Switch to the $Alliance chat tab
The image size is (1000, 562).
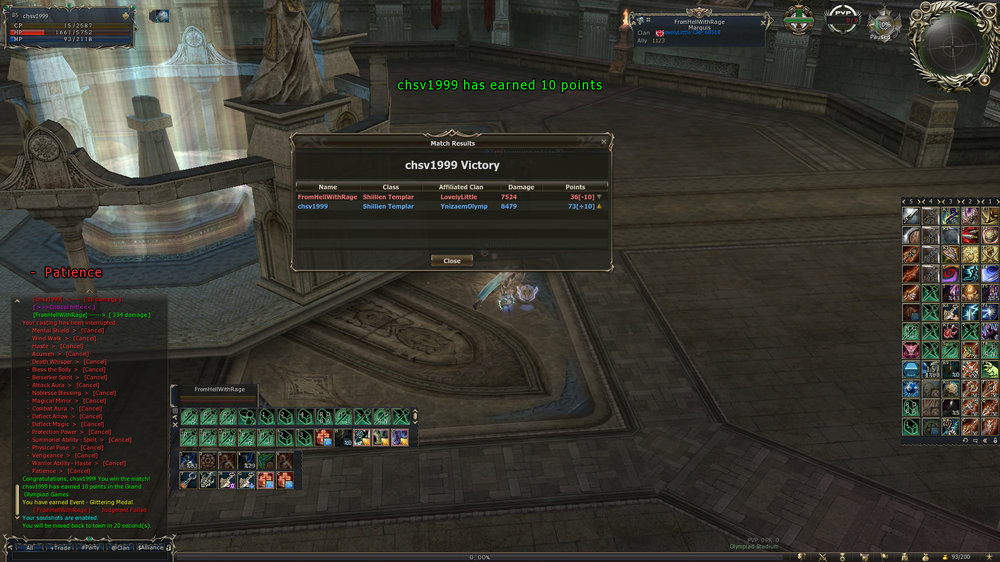[151, 547]
